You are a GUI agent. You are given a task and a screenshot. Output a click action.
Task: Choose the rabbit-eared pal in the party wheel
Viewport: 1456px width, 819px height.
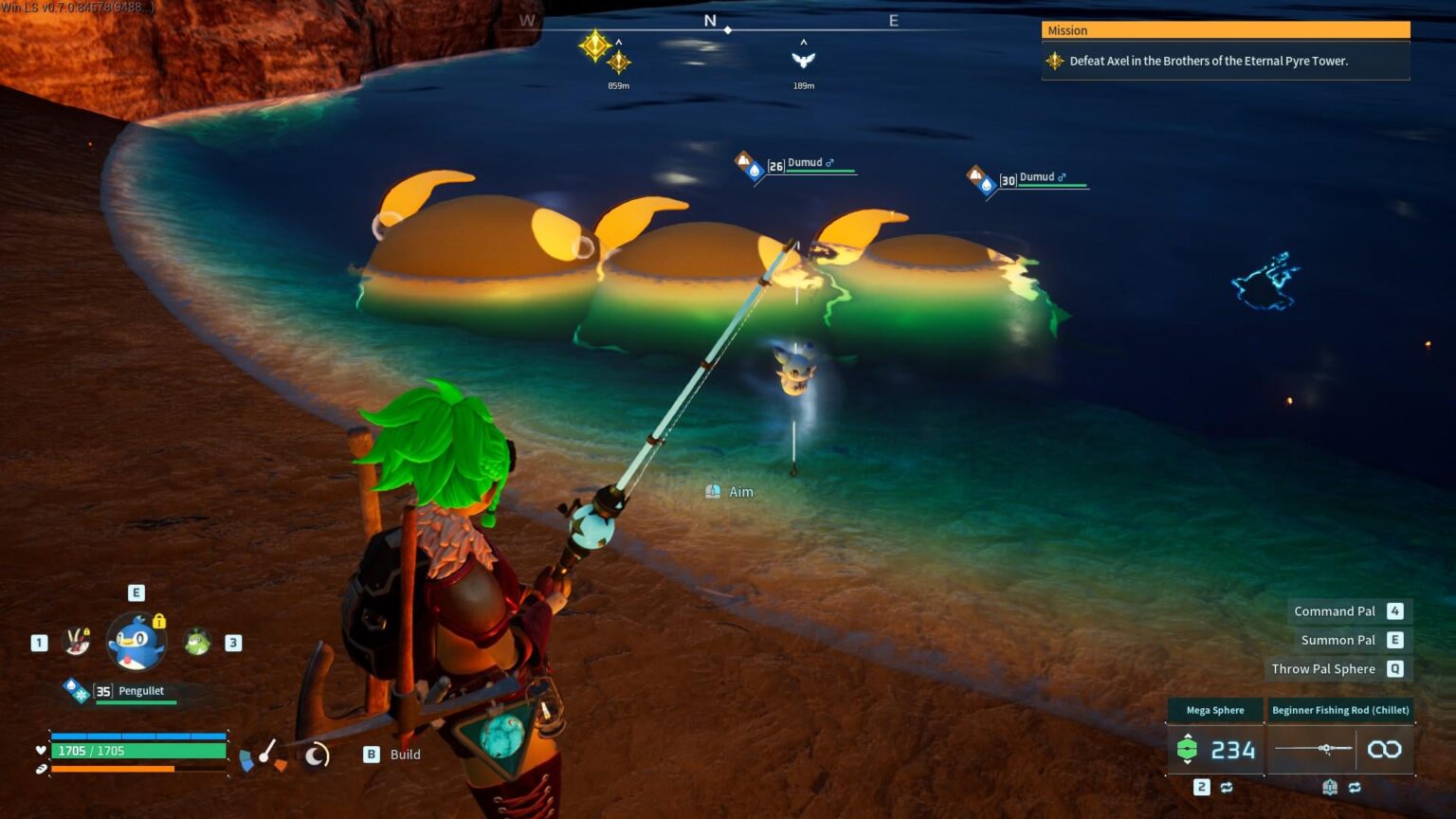[77, 642]
